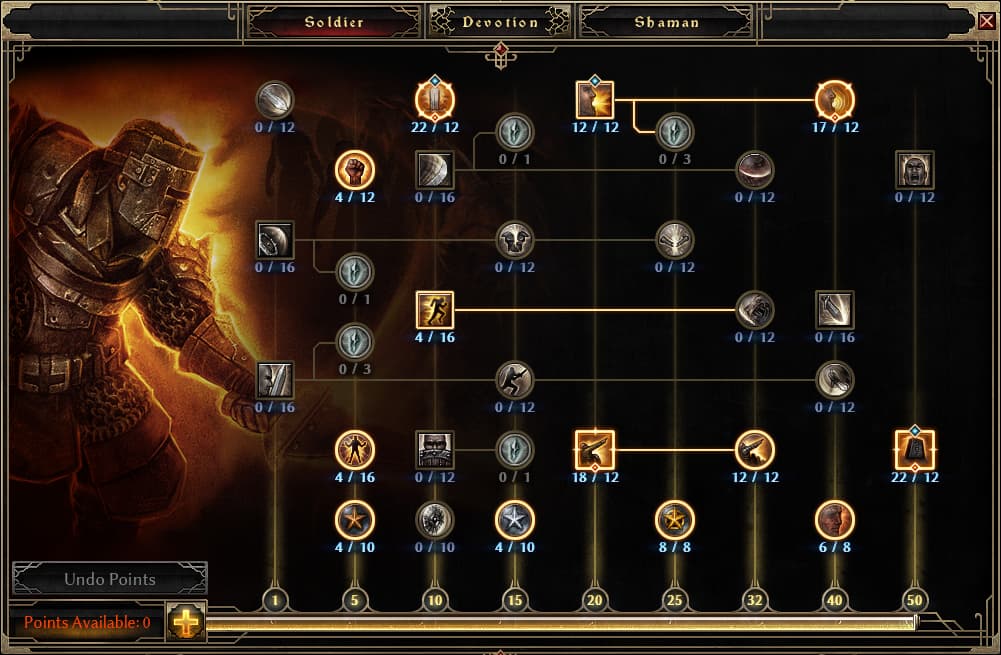Choose the skill showing 17 / 12
This screenshot has height=655, width=1001.
(835, 100)
